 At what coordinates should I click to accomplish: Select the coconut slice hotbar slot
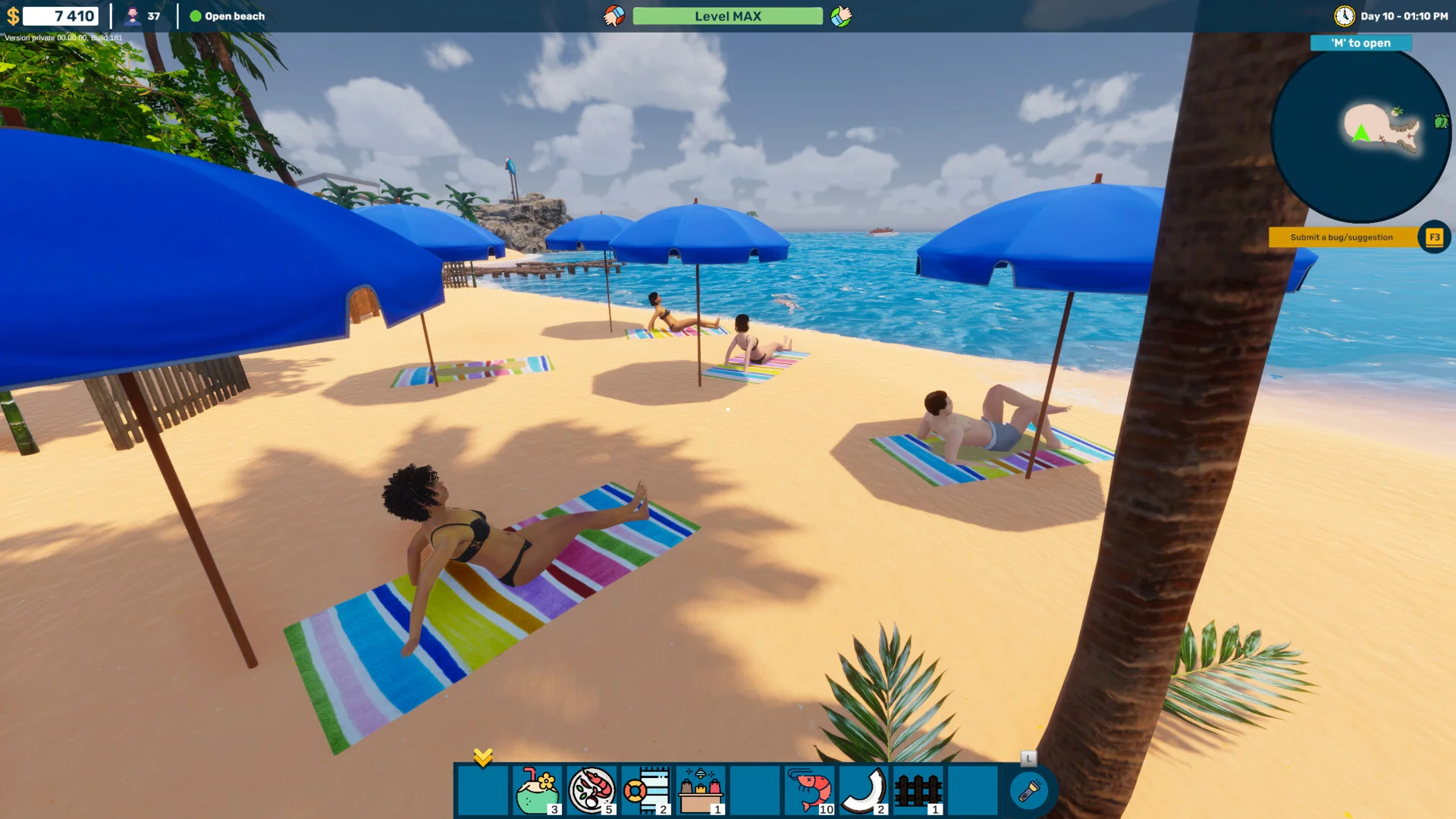(864, 790)
